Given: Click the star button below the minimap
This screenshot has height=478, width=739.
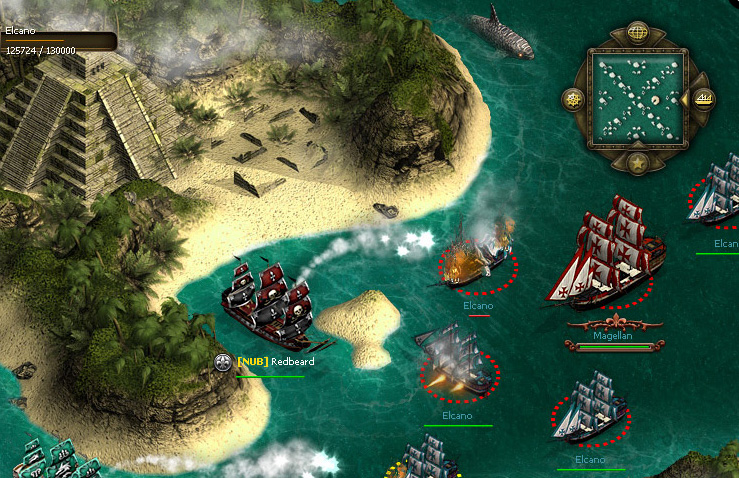Looking at the screenshot, I should 637,162.
